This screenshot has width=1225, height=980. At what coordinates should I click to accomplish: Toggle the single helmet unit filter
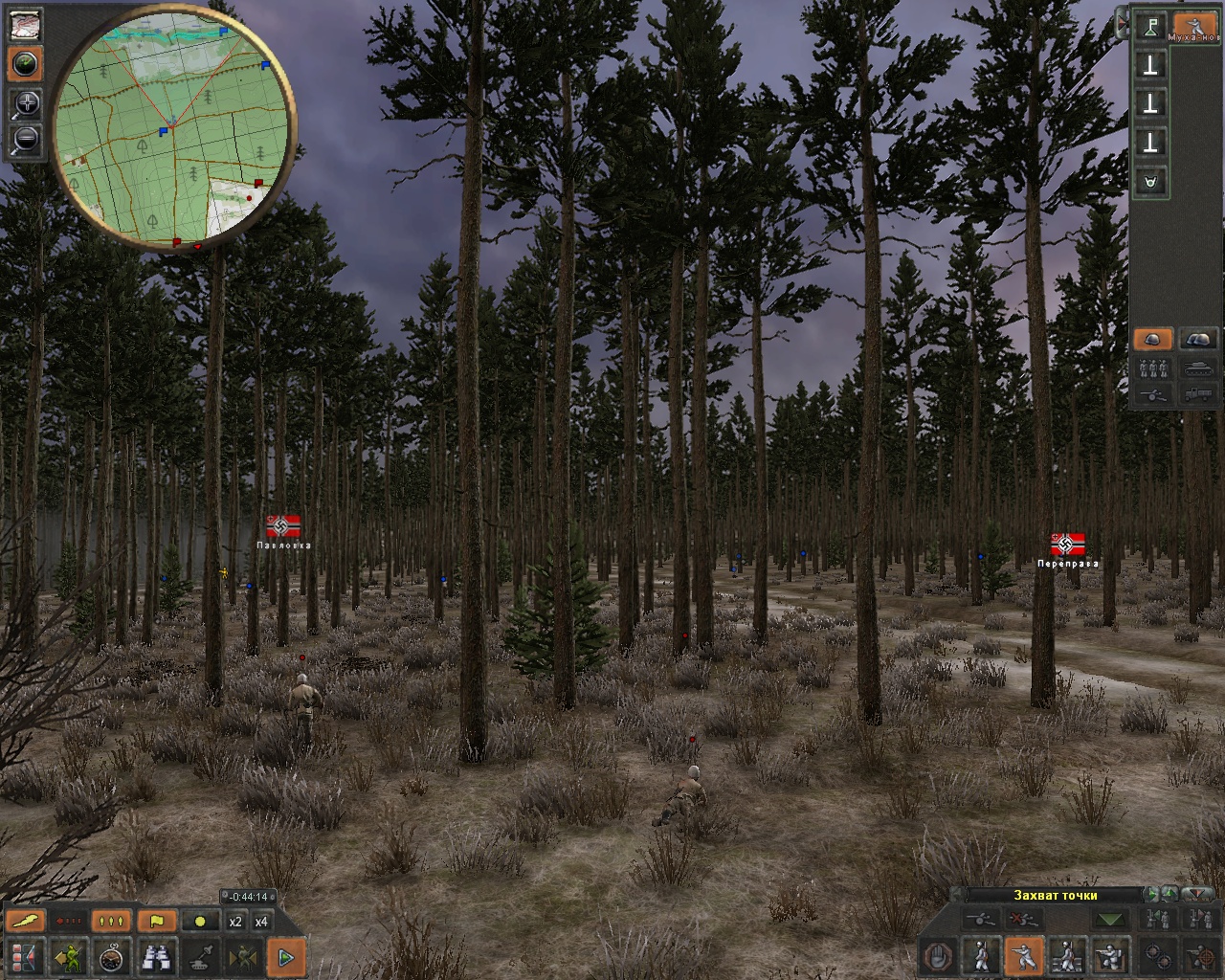click(1152, 340)
